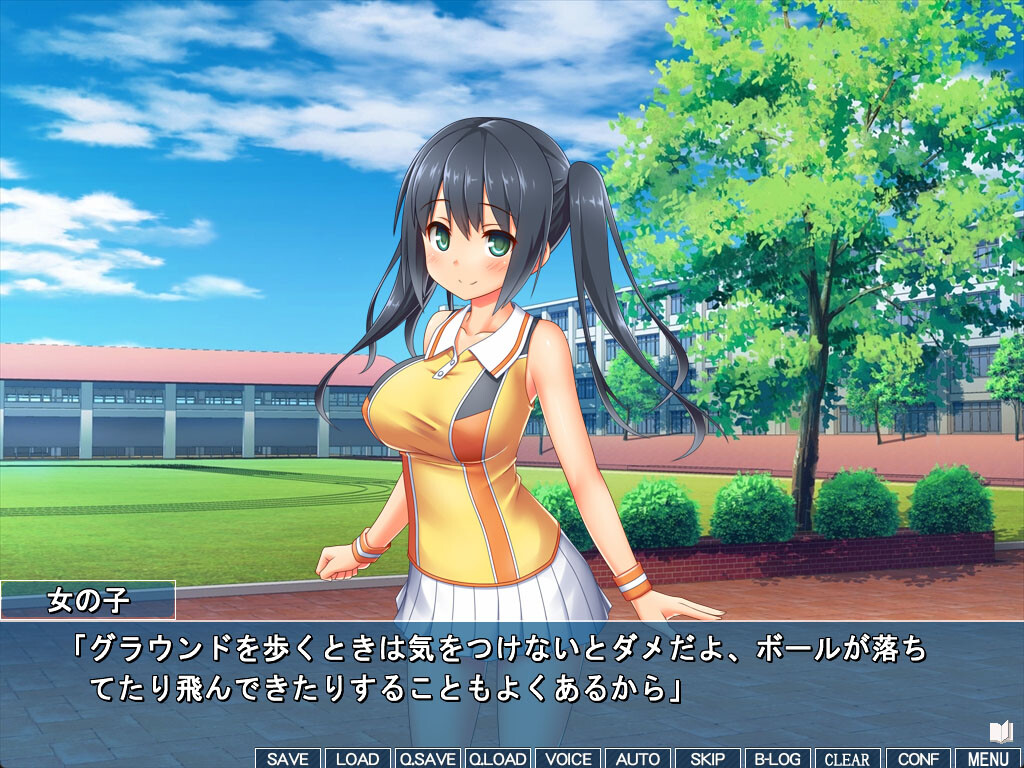The image size is (1024, 768).
Task: Hide the text window with CLEAR
Action: (x=847, y=759)
